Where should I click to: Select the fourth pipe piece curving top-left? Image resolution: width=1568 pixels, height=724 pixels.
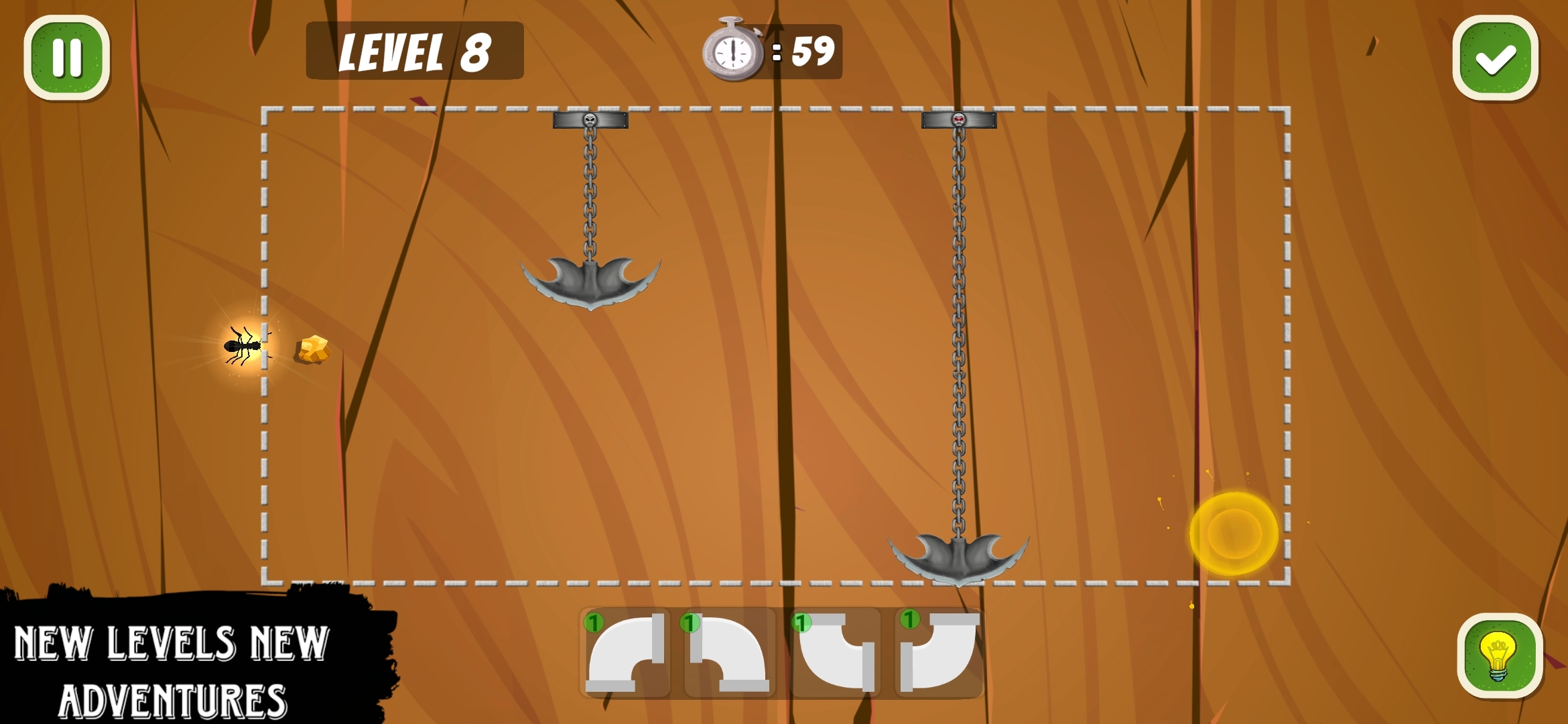click(938, 654)
